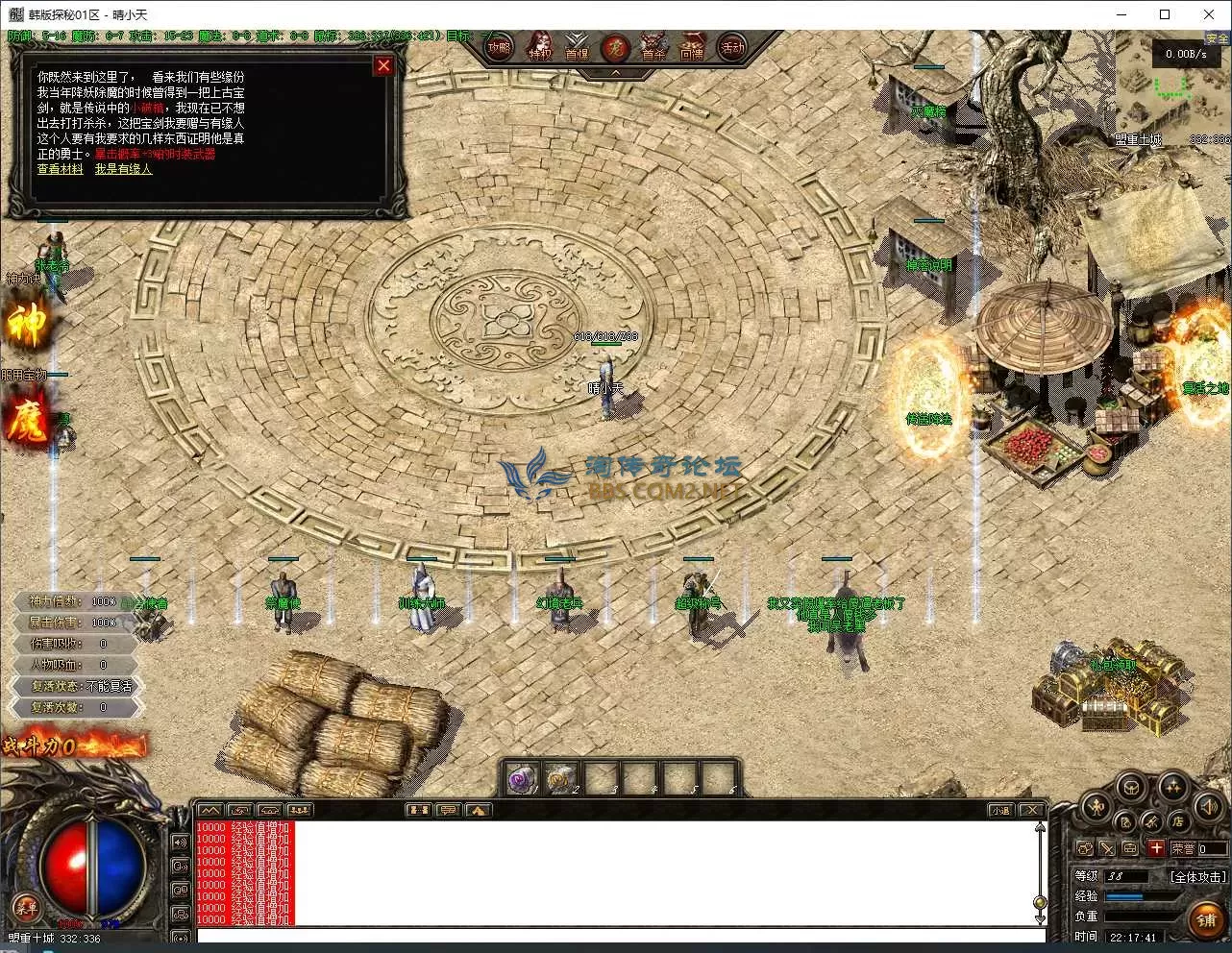
Task: Select the 我是有缘人 dialogue option
Action: point(123,169)
